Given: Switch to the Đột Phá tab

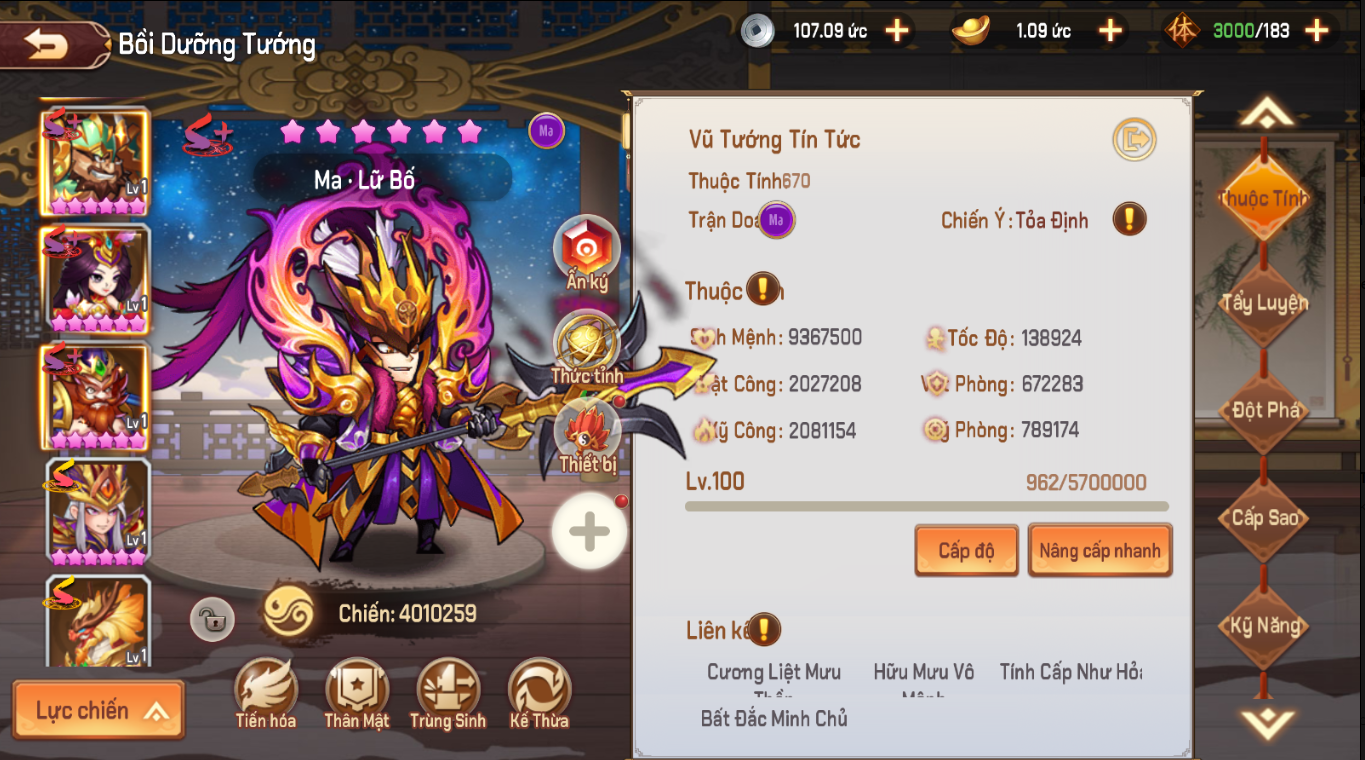Looking at the screenshot, I should (x=1264, y=410).
